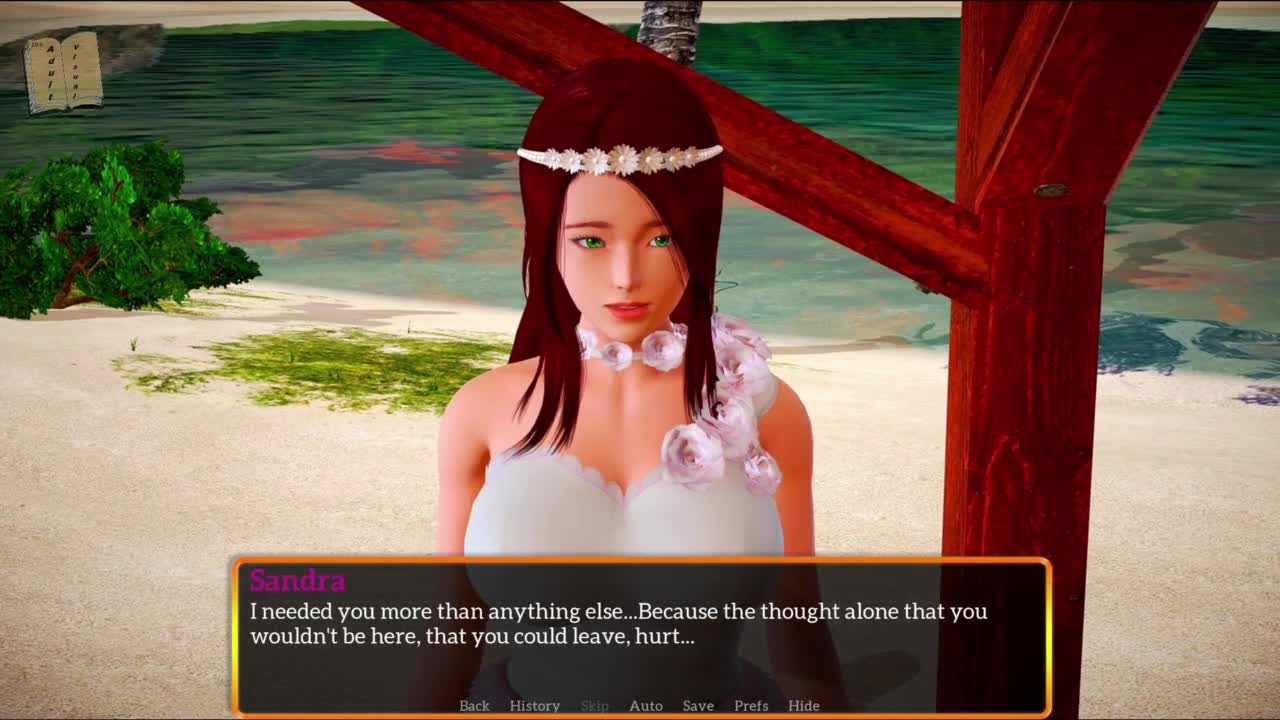The width and height of the screenshot is (1280, 720).
Task: Advance Sandra's dialogue by clicking the text box
Action: tap(640, 630)
